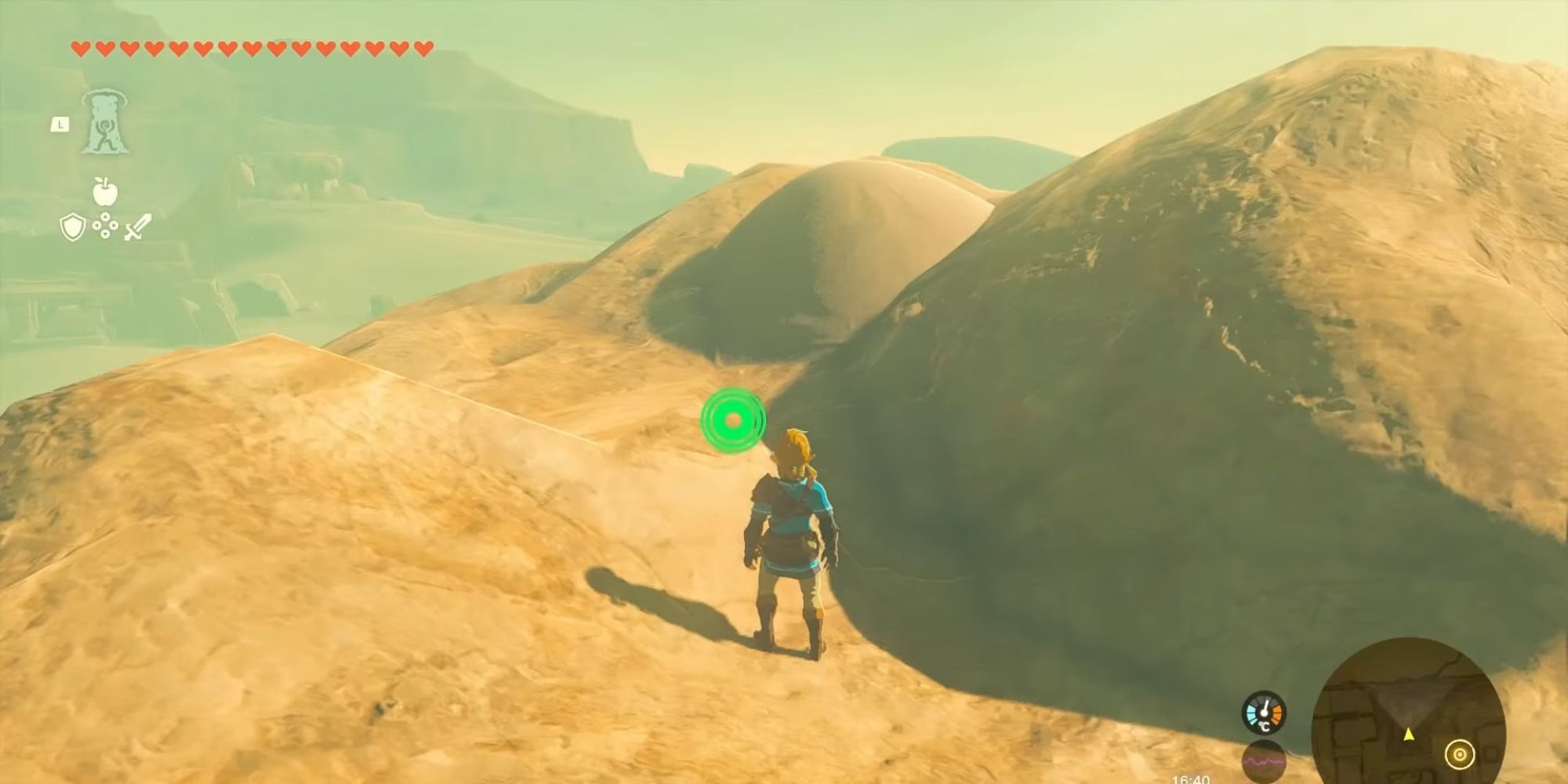Open the sword weapon quick-select icon
Viewport: 1568px width, 784px height.
137,227
